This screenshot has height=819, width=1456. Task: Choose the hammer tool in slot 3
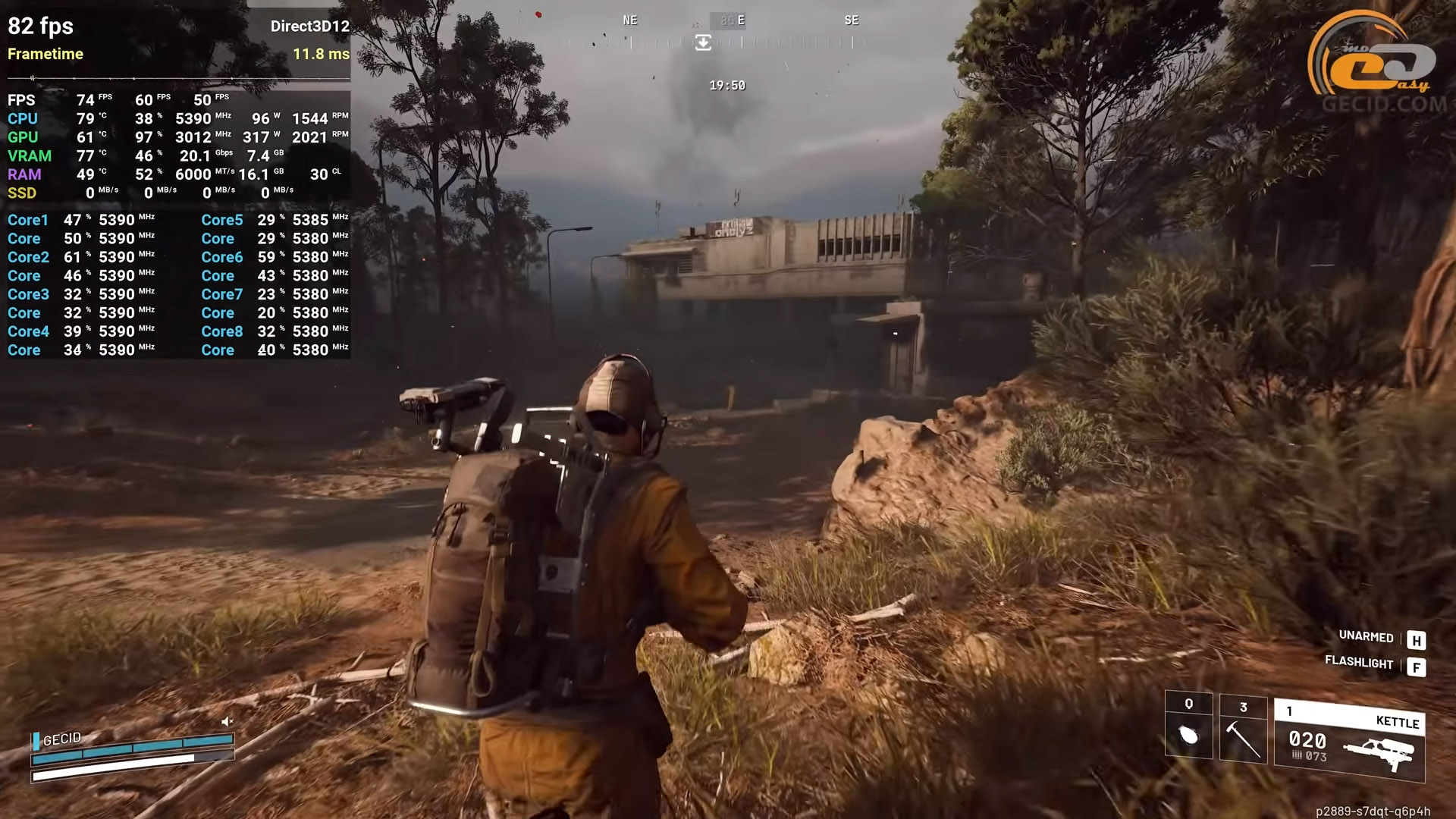coord(1243,730)
